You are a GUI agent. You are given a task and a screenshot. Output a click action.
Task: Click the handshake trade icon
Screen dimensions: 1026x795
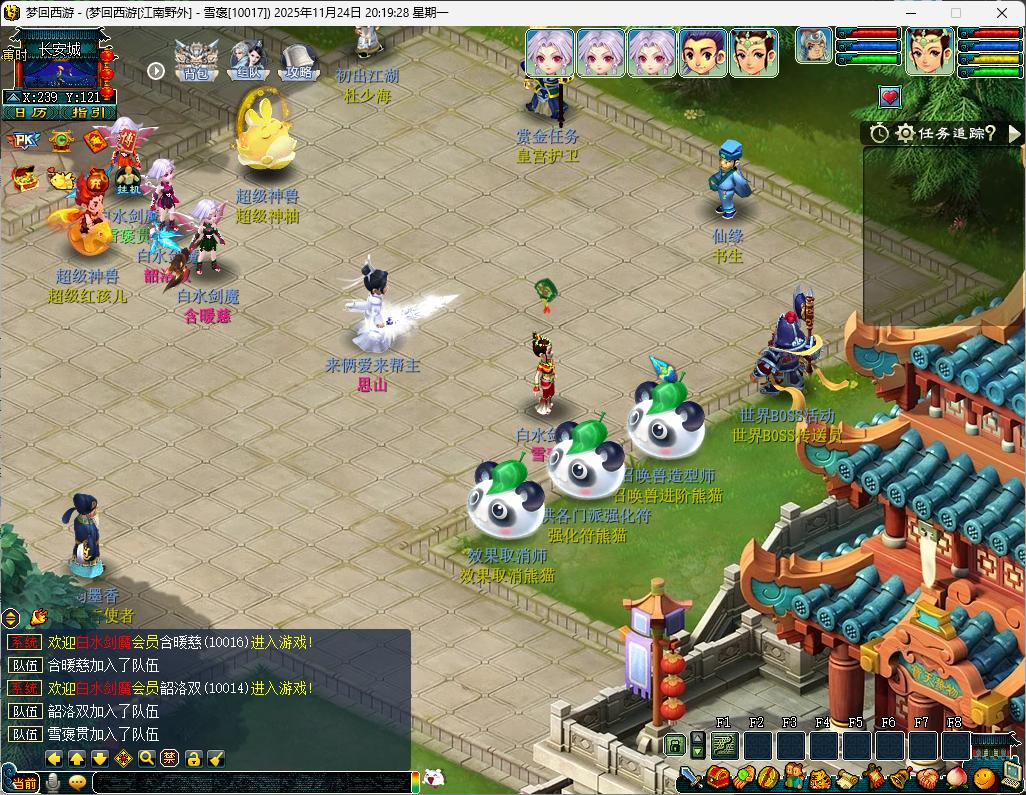[x=928, y=778]
